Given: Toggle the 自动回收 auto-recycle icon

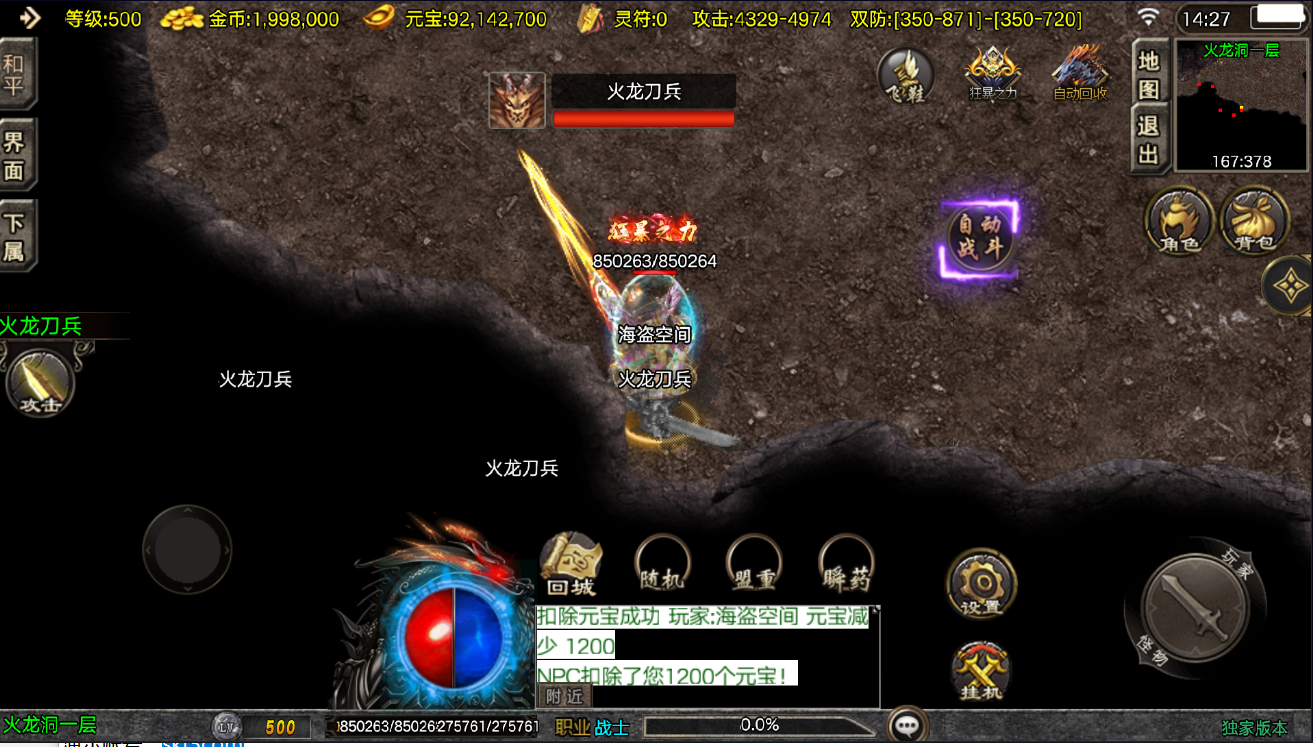Looking at the screenshot, I should click(x=1080, y=73).
